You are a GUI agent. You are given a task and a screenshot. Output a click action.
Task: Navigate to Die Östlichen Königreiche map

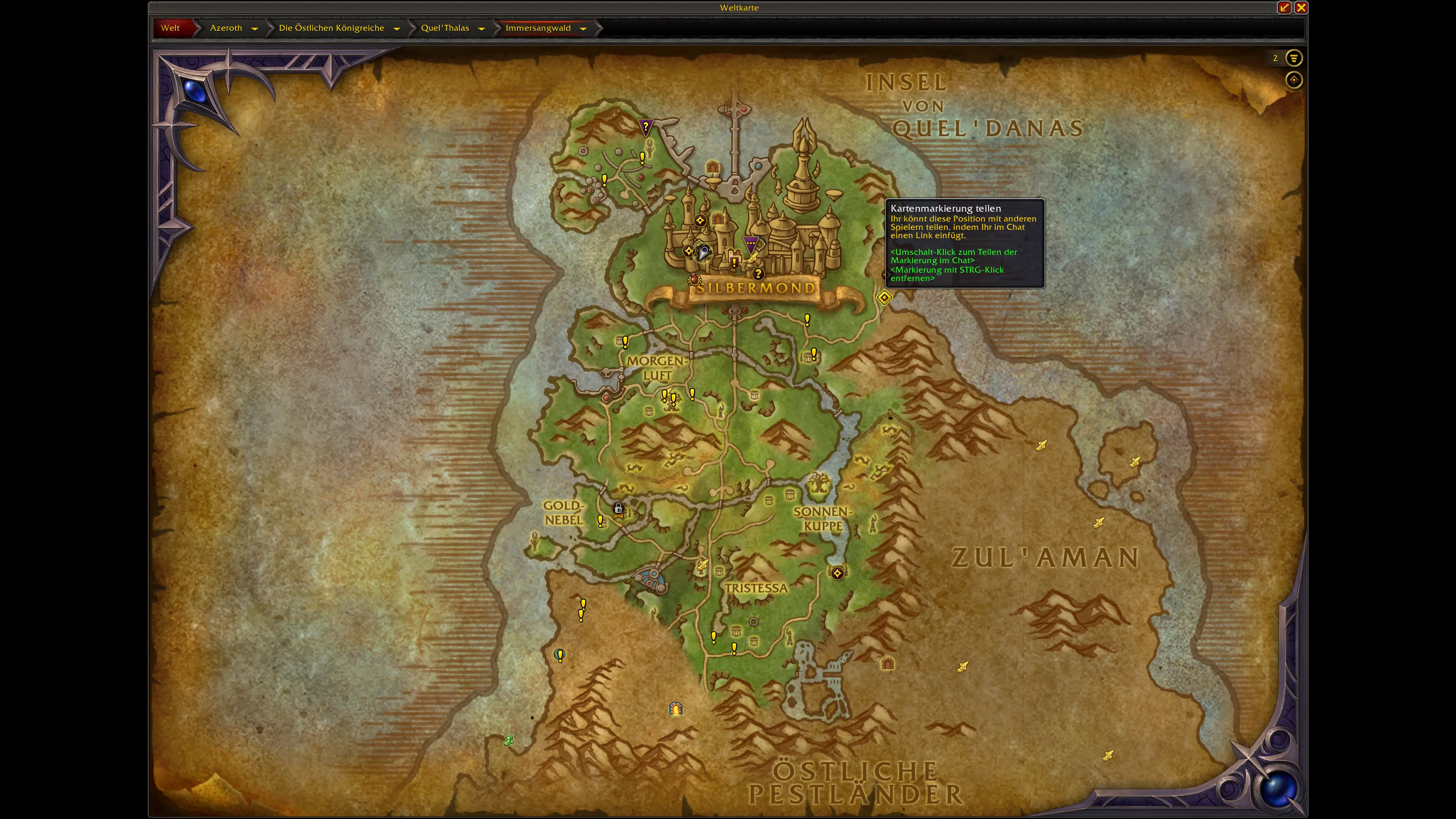331,28
